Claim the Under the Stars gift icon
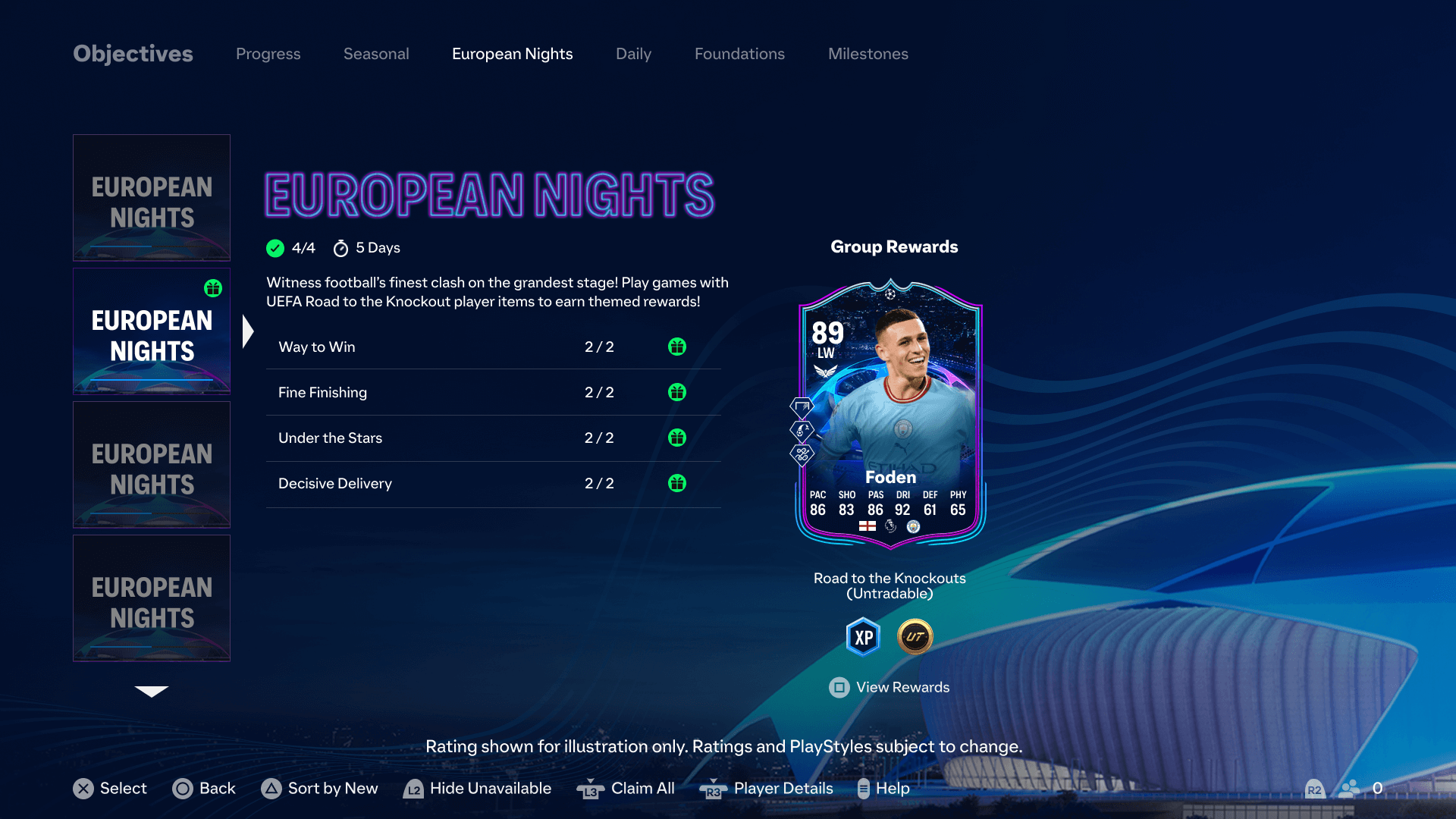The width and height of the screenshot is (1456, 819). coord(677,438)
